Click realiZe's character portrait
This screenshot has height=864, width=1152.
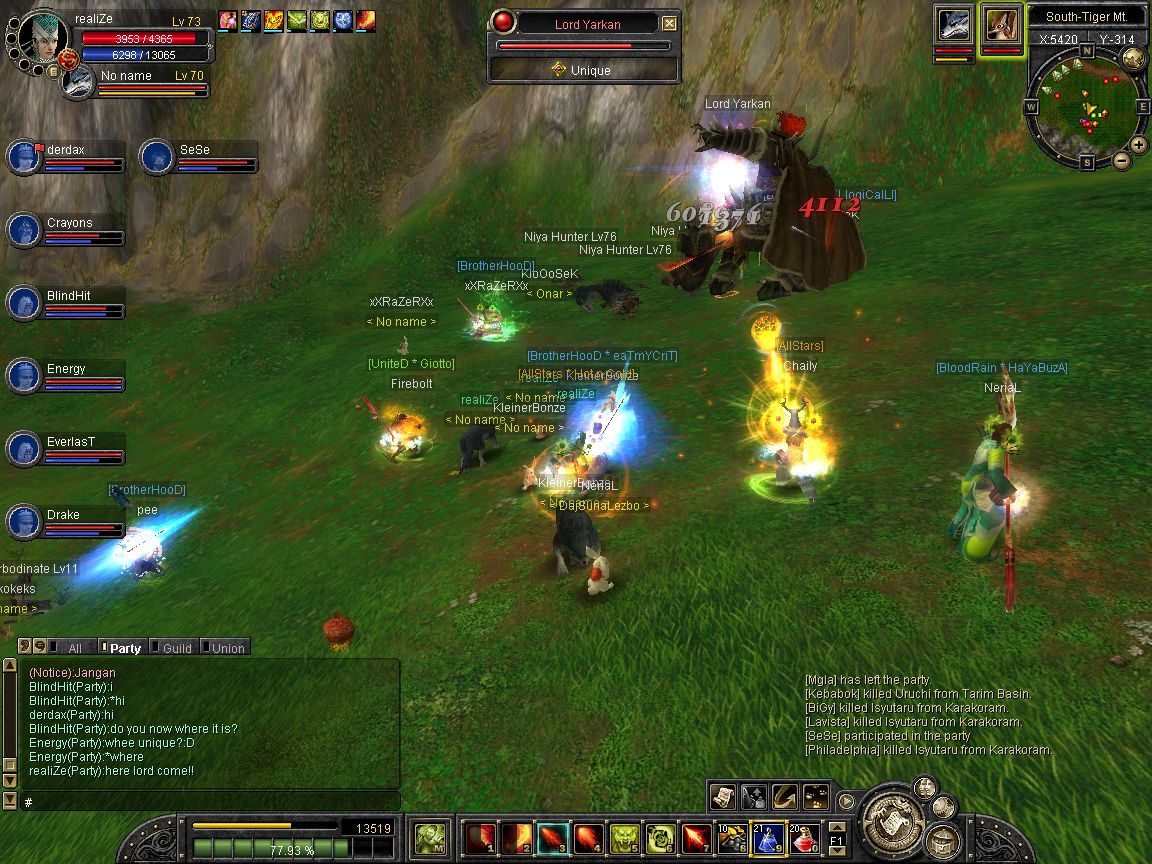pos(42,40)
